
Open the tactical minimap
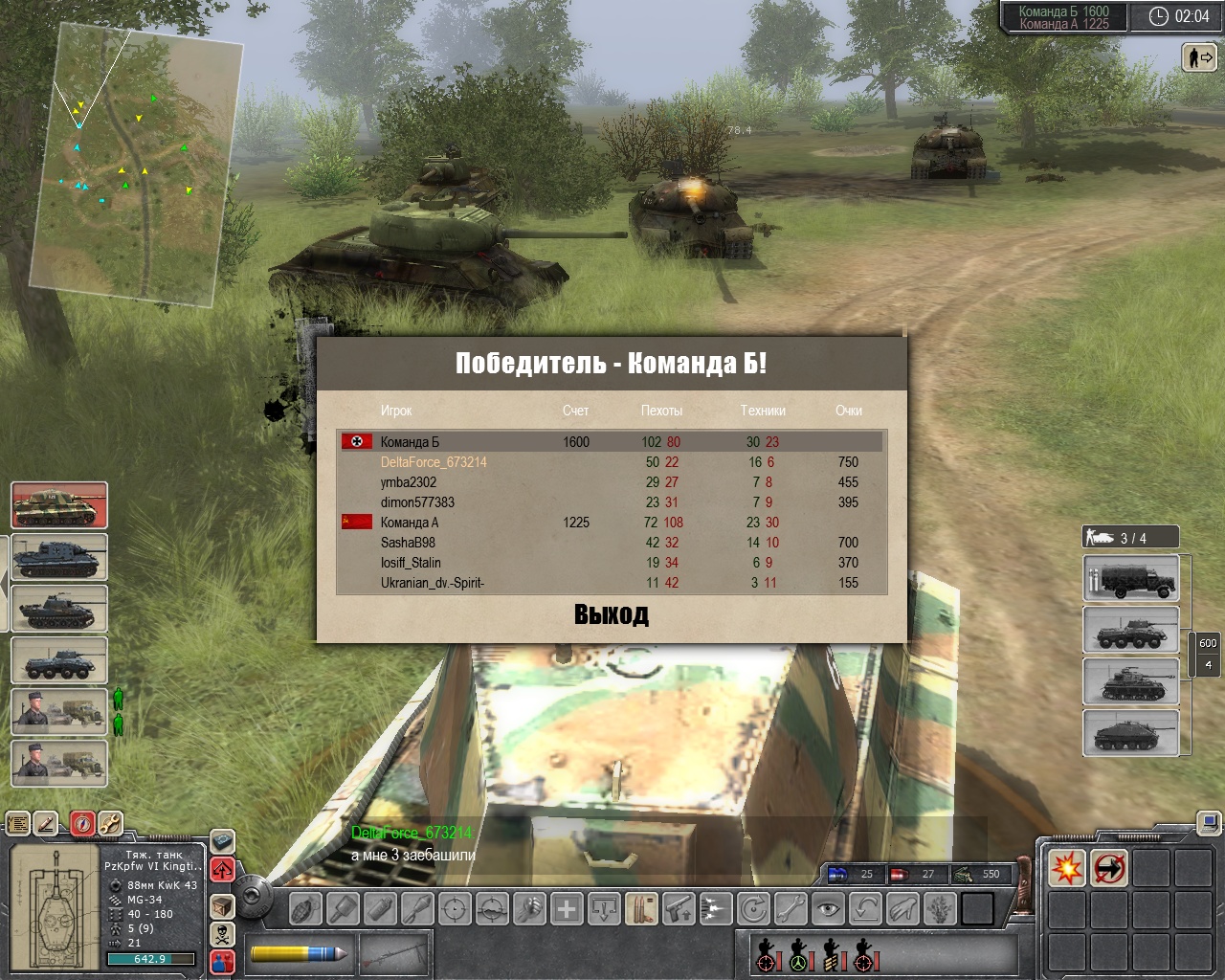point(134,163)
